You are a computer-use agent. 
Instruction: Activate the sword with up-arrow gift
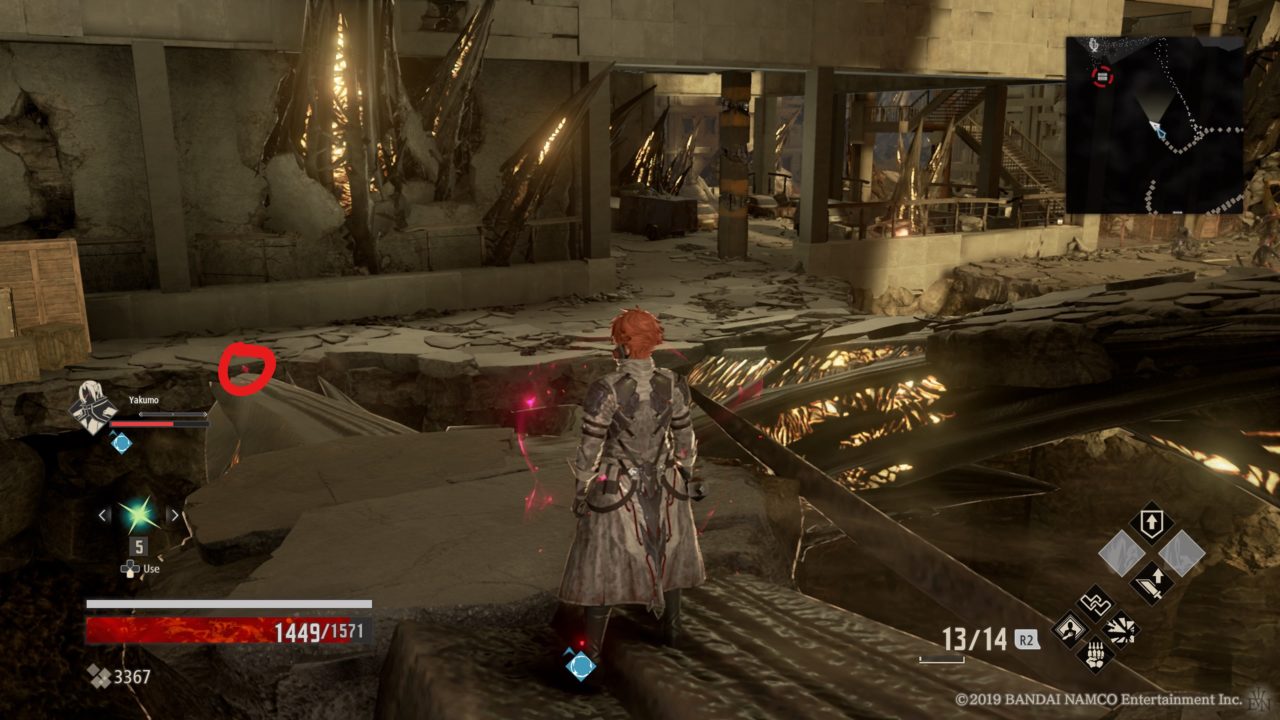point(1152,582)
